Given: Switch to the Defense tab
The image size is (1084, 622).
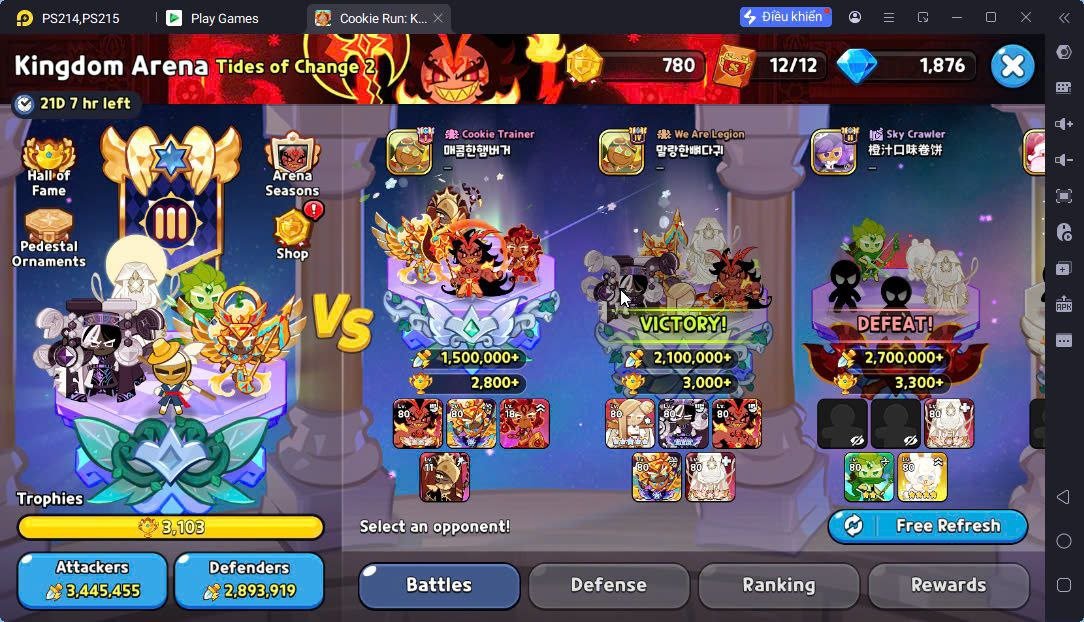Looking at the screenshot, I should pos(608,585).
